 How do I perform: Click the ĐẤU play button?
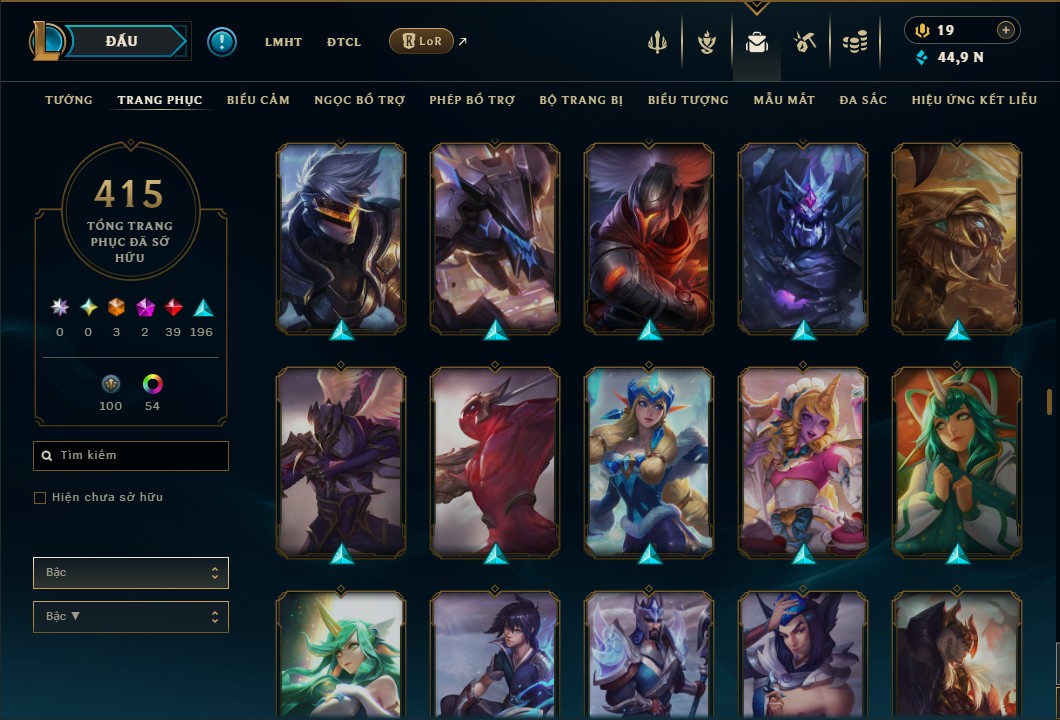click(122, 41)
